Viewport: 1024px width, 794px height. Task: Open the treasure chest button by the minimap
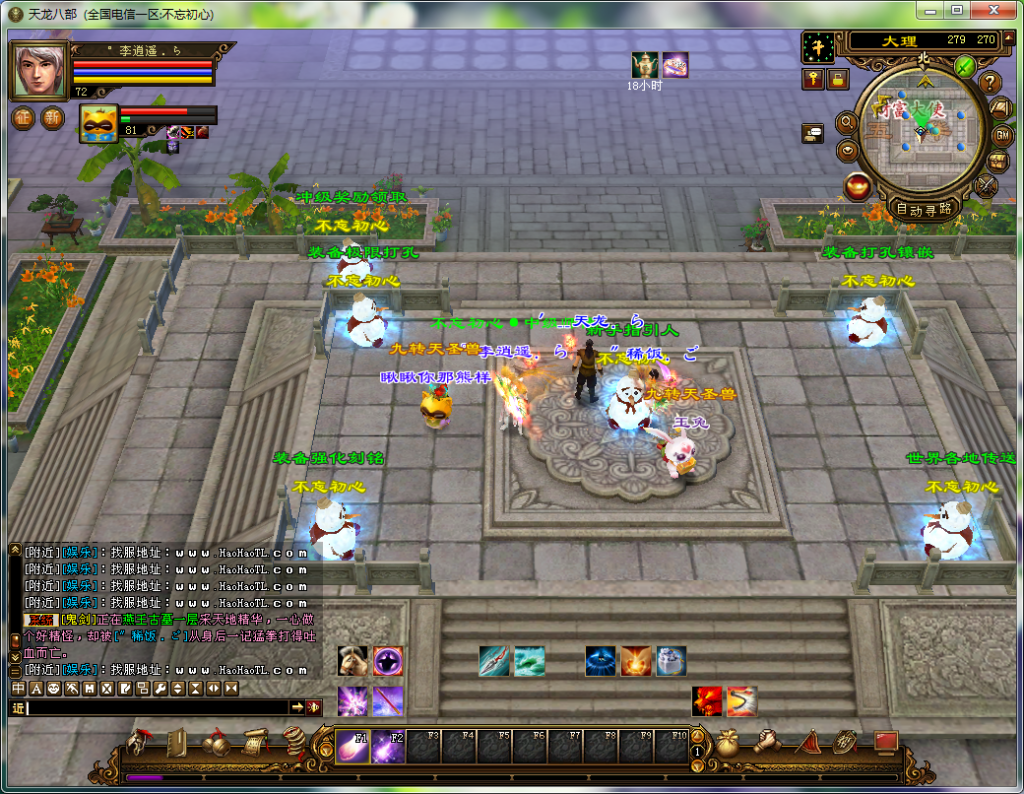pyautogui.click(x=998, y=161)
